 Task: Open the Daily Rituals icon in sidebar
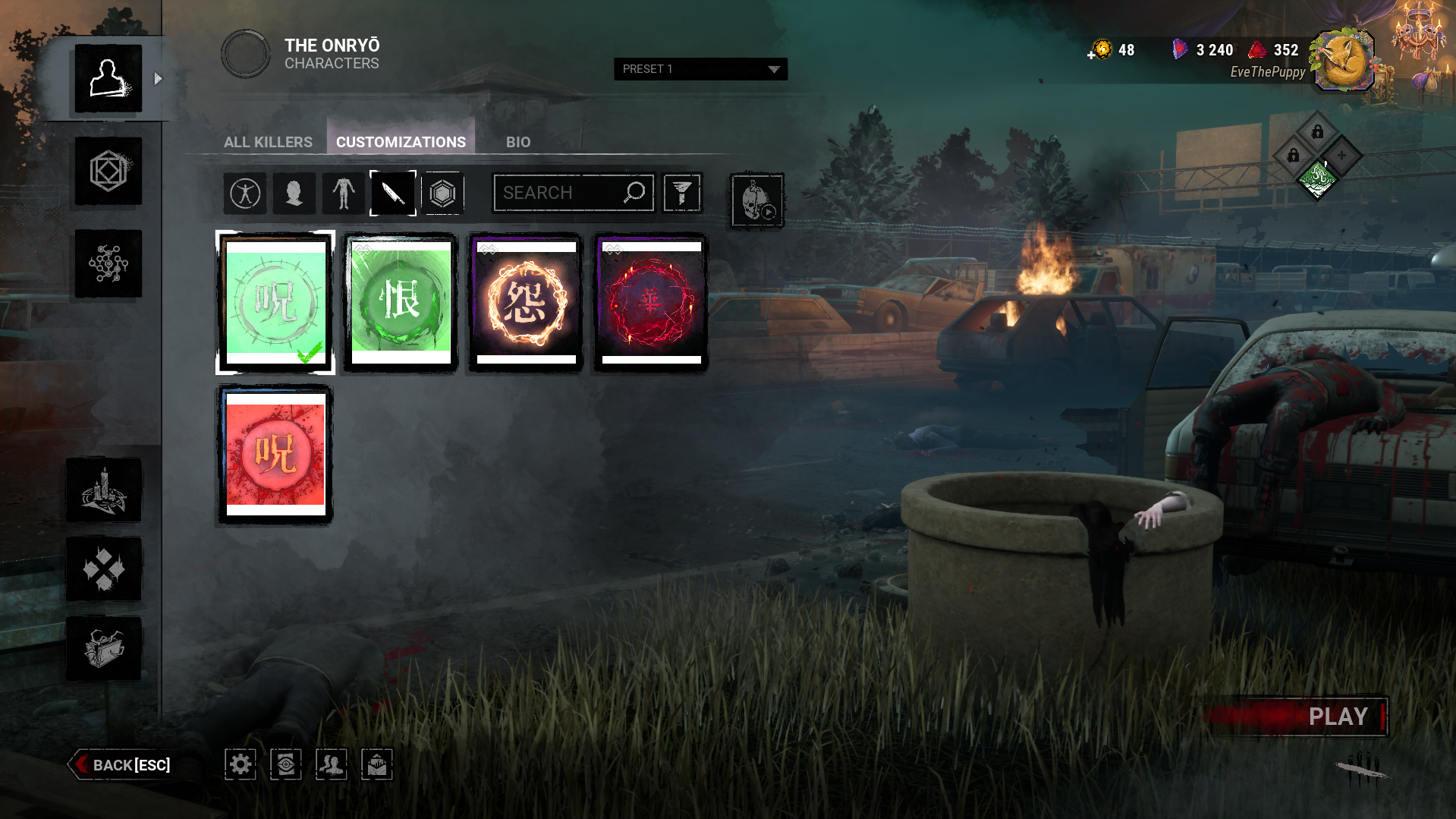(104, 568)
